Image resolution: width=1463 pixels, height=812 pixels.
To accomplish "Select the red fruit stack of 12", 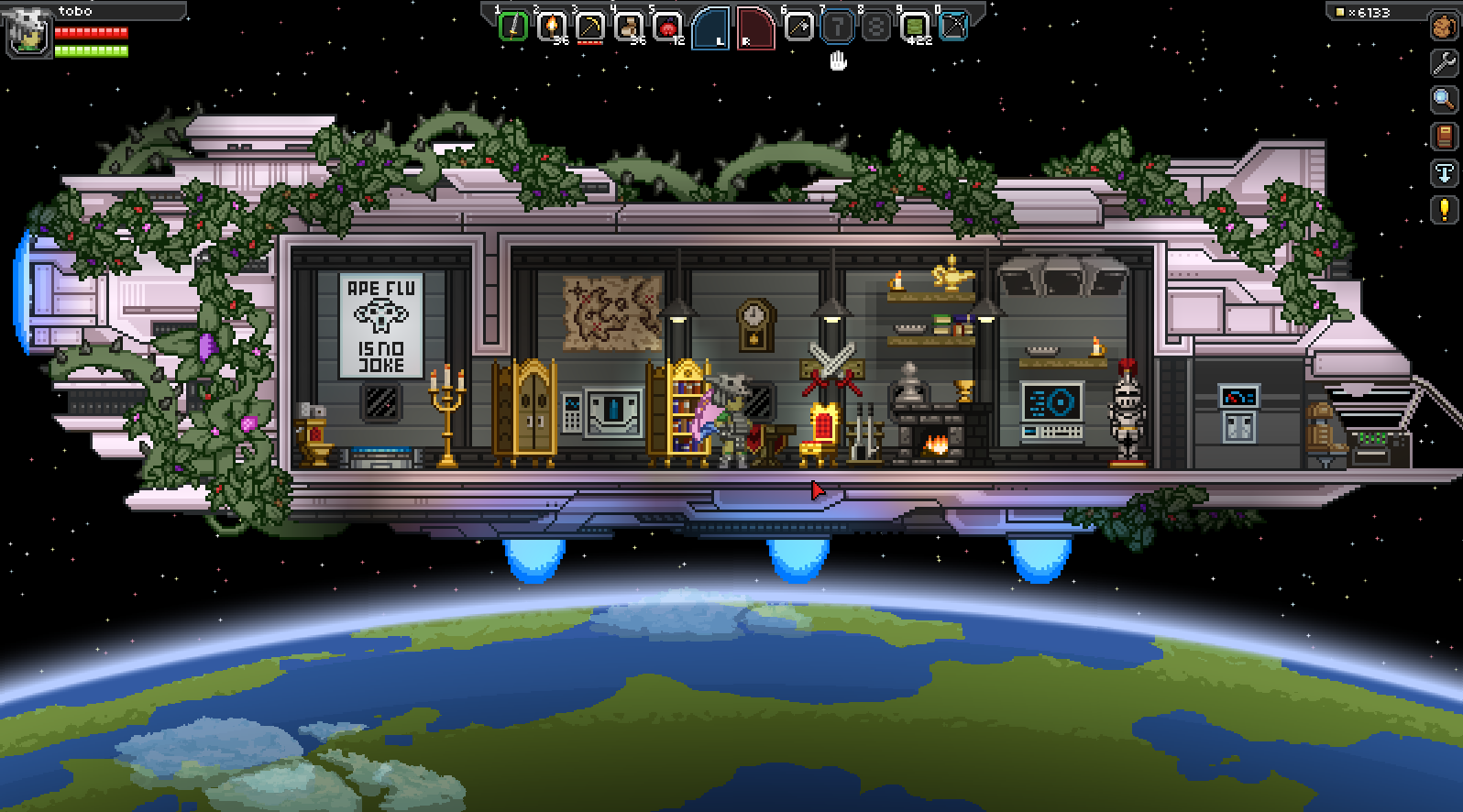I will pyautogui.click(x=666, y=27).
